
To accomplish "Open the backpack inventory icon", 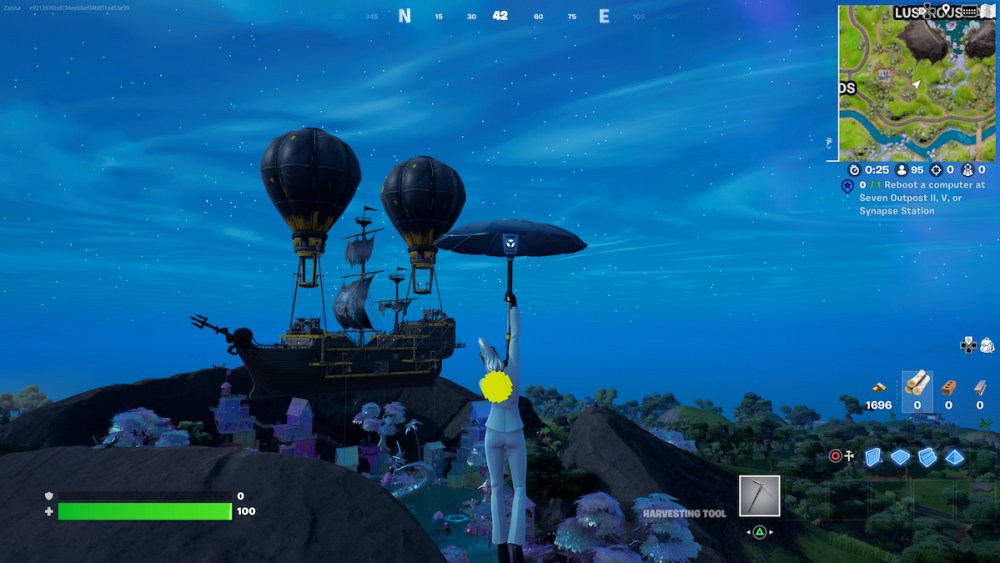I will [x=987, y=345].
